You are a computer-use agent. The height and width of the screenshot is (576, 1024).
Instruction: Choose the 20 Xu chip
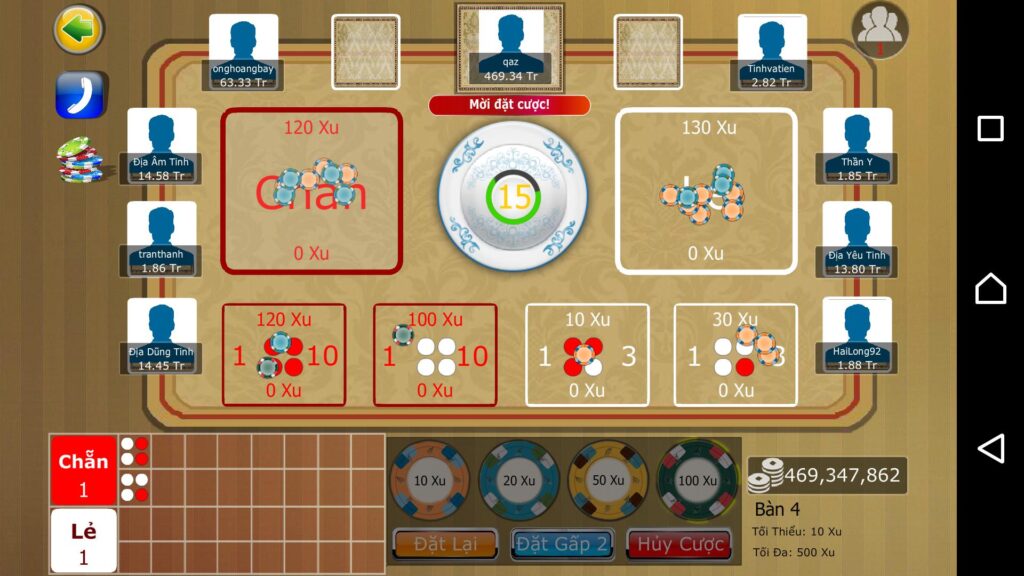(518, 480)
